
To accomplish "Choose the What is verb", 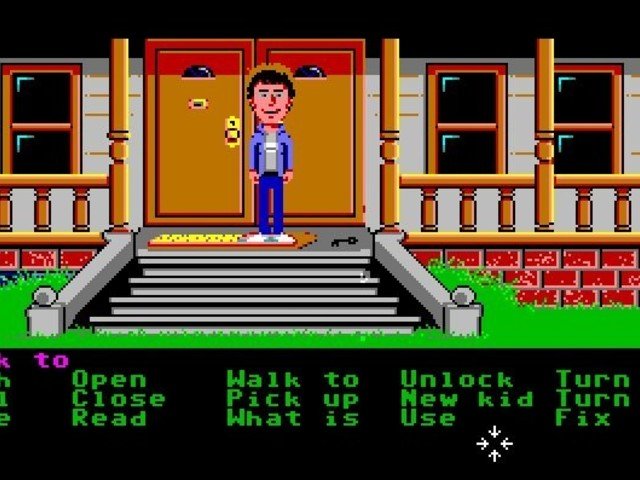I will 292,419.
